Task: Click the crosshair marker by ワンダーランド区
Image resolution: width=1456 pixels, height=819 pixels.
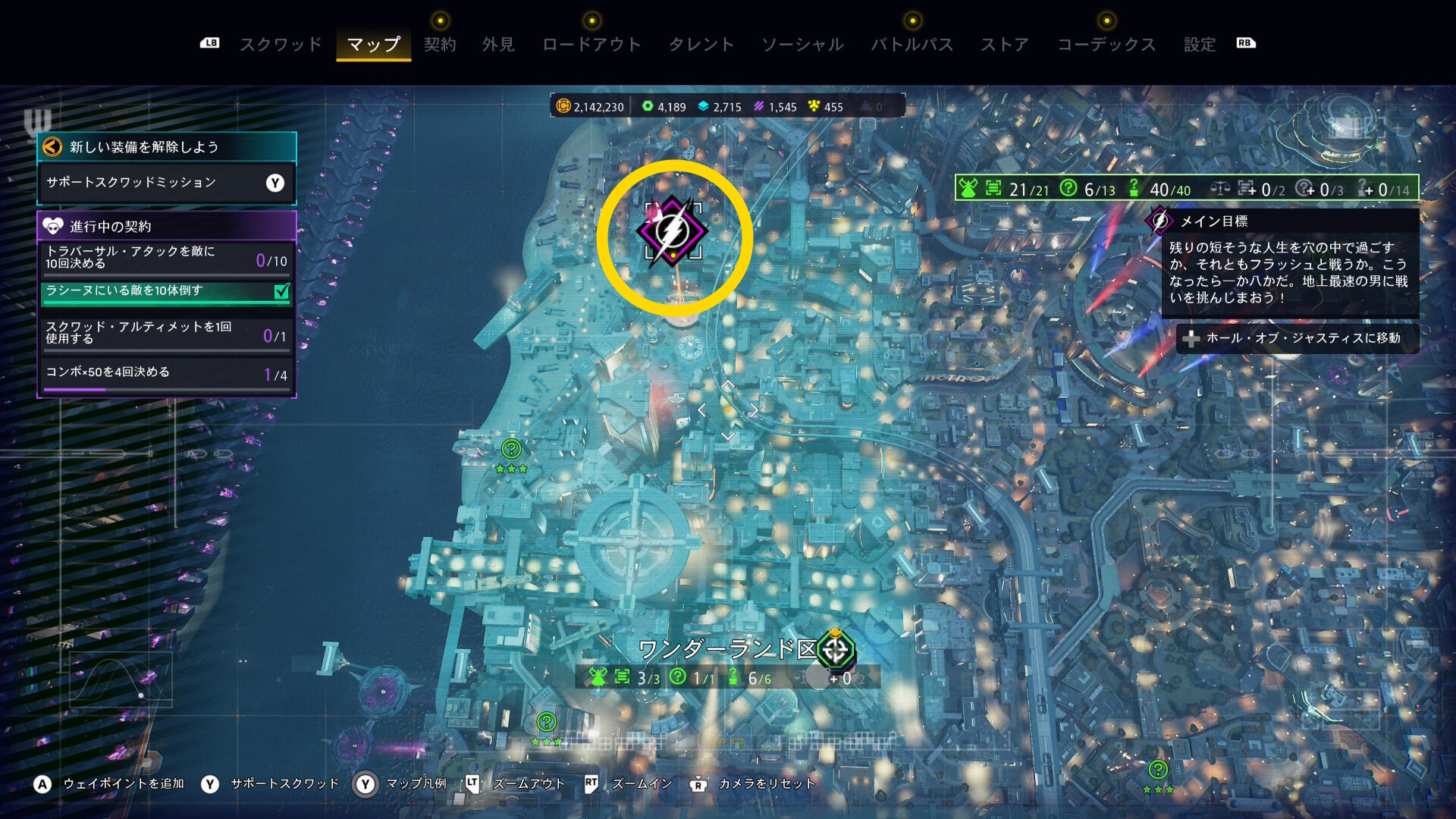Action: 836,650
